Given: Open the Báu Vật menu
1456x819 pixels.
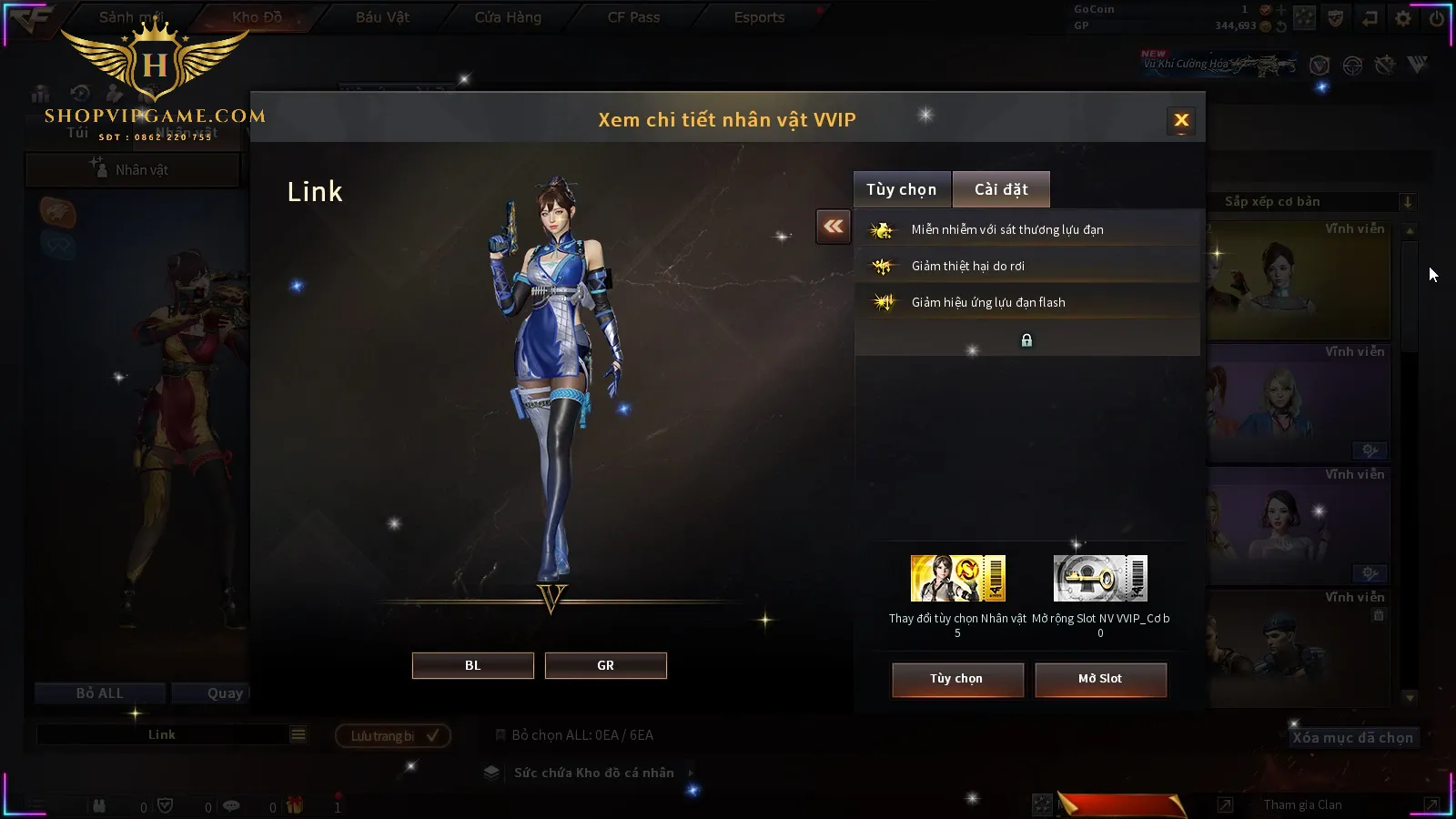Looking at the screenshot, I should pyautogui.click(x=382, y=17).
